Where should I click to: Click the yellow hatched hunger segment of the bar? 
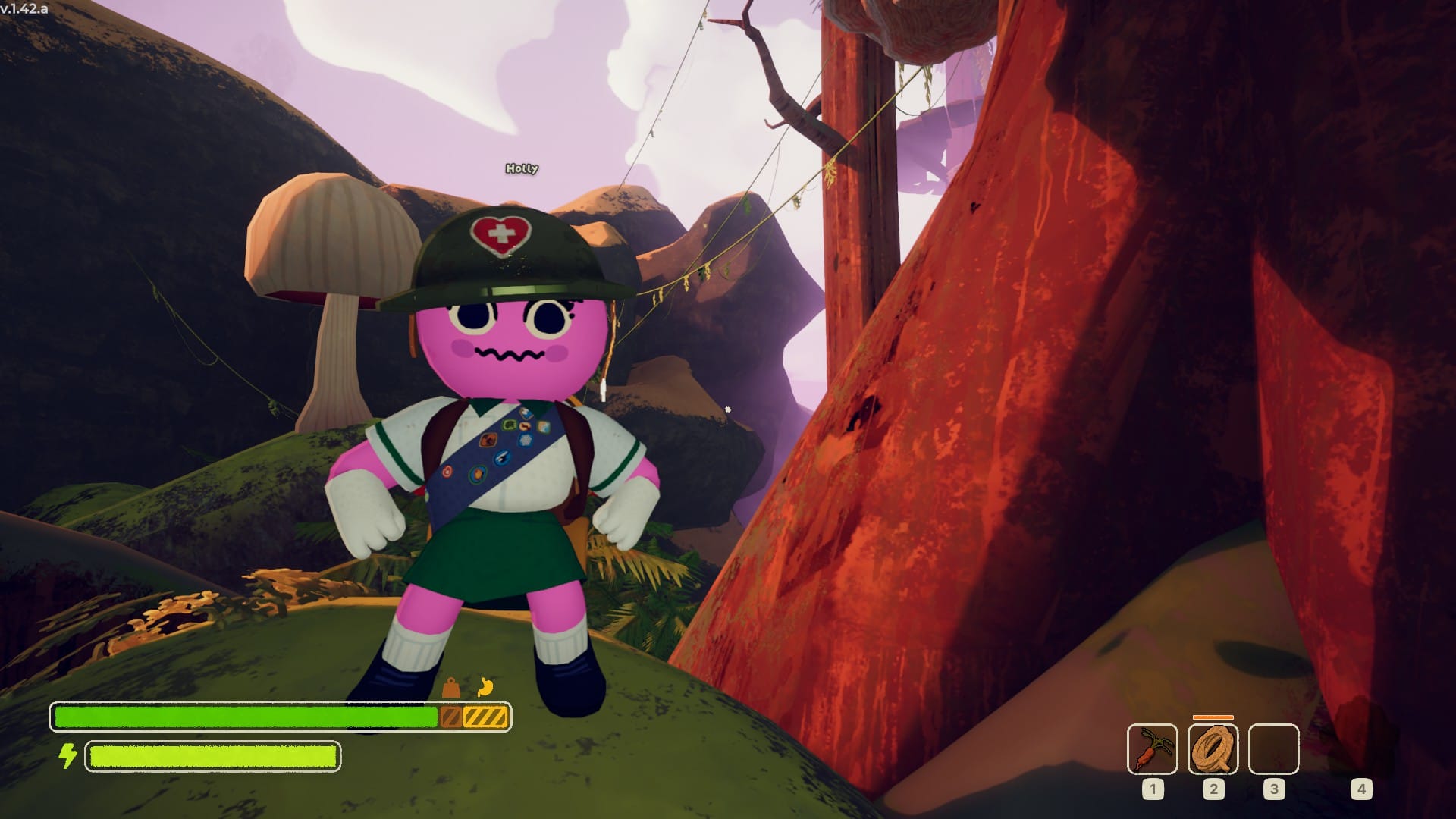[x=485, y=715]
